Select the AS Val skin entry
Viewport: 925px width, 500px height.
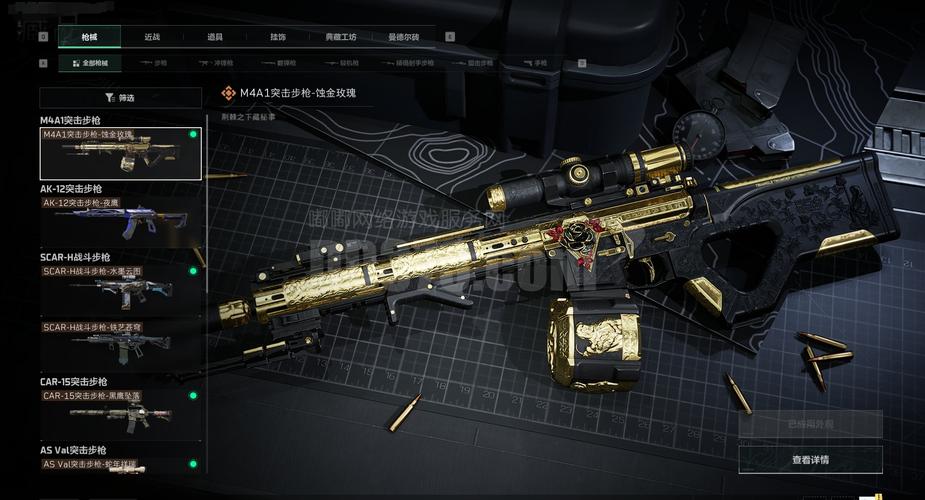pyautogui.click(x=120, y=465)
